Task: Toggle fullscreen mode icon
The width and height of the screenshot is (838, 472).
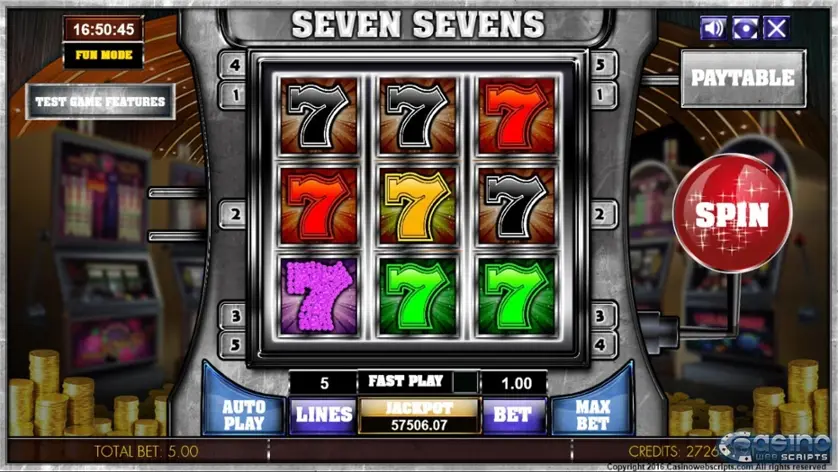Action: click(745, 28)
